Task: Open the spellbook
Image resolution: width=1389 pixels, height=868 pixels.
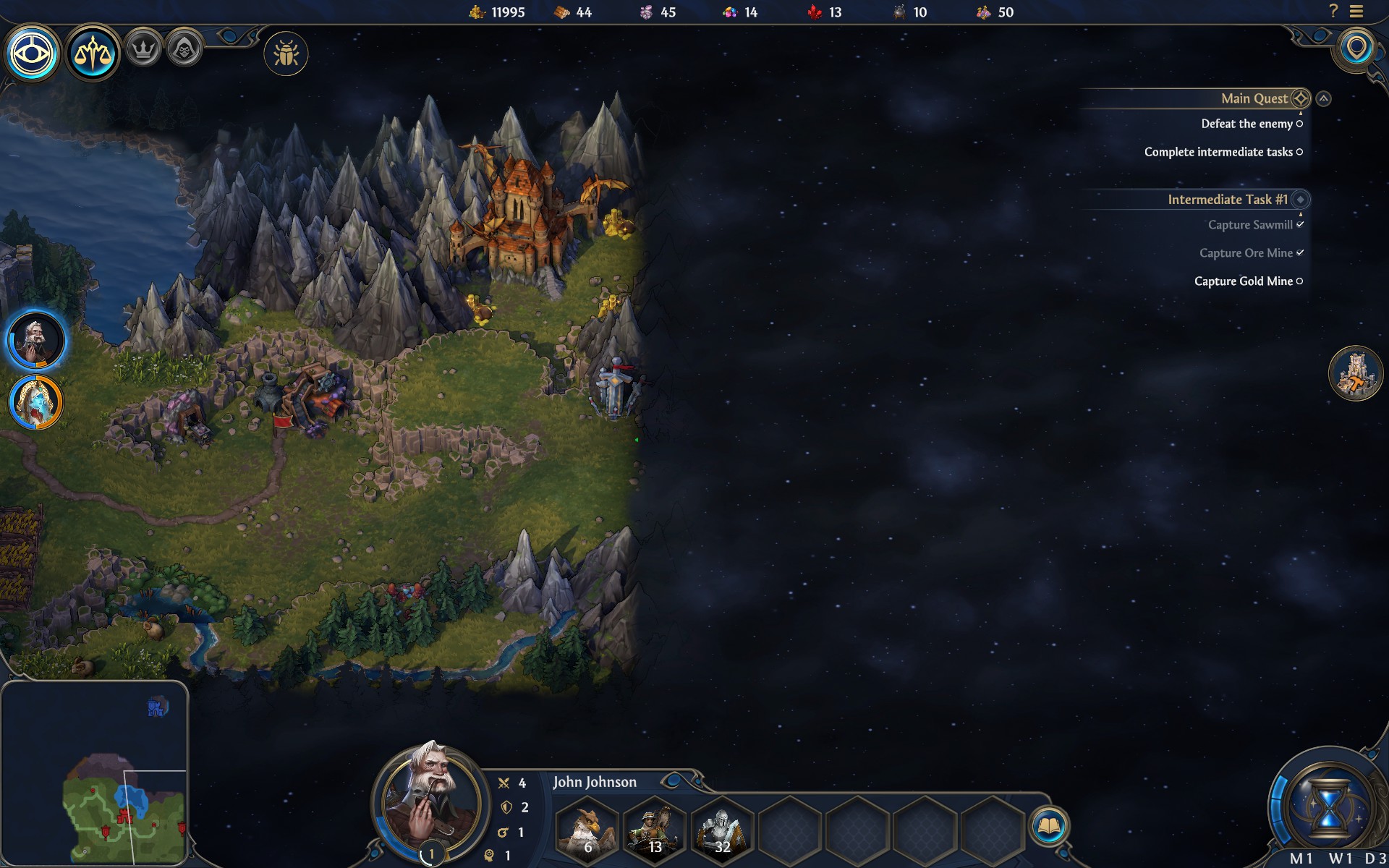Action: (1048, 825)
